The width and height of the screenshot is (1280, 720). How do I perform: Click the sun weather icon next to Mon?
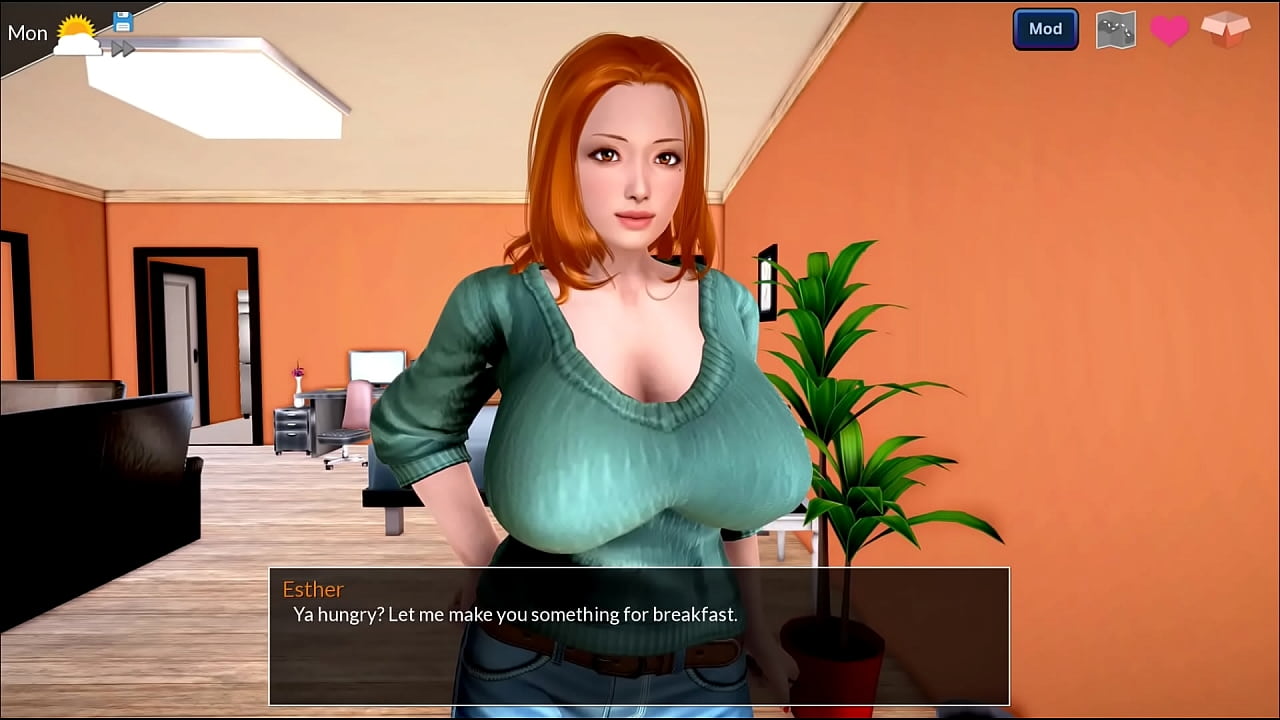pos(77,33)
